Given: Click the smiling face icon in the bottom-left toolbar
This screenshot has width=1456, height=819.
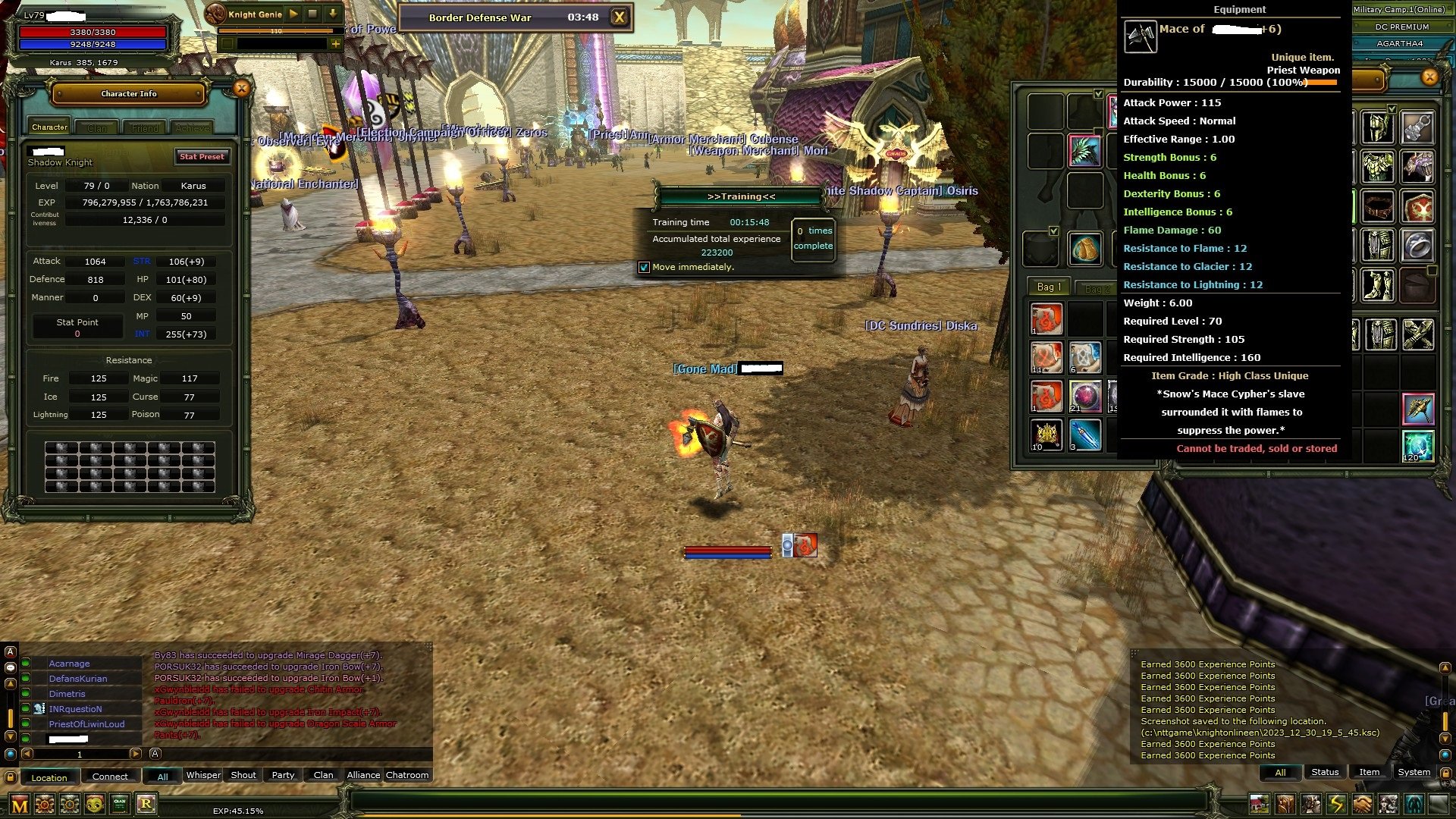Looking at the screenshot, I should click(x=93, y=804).
